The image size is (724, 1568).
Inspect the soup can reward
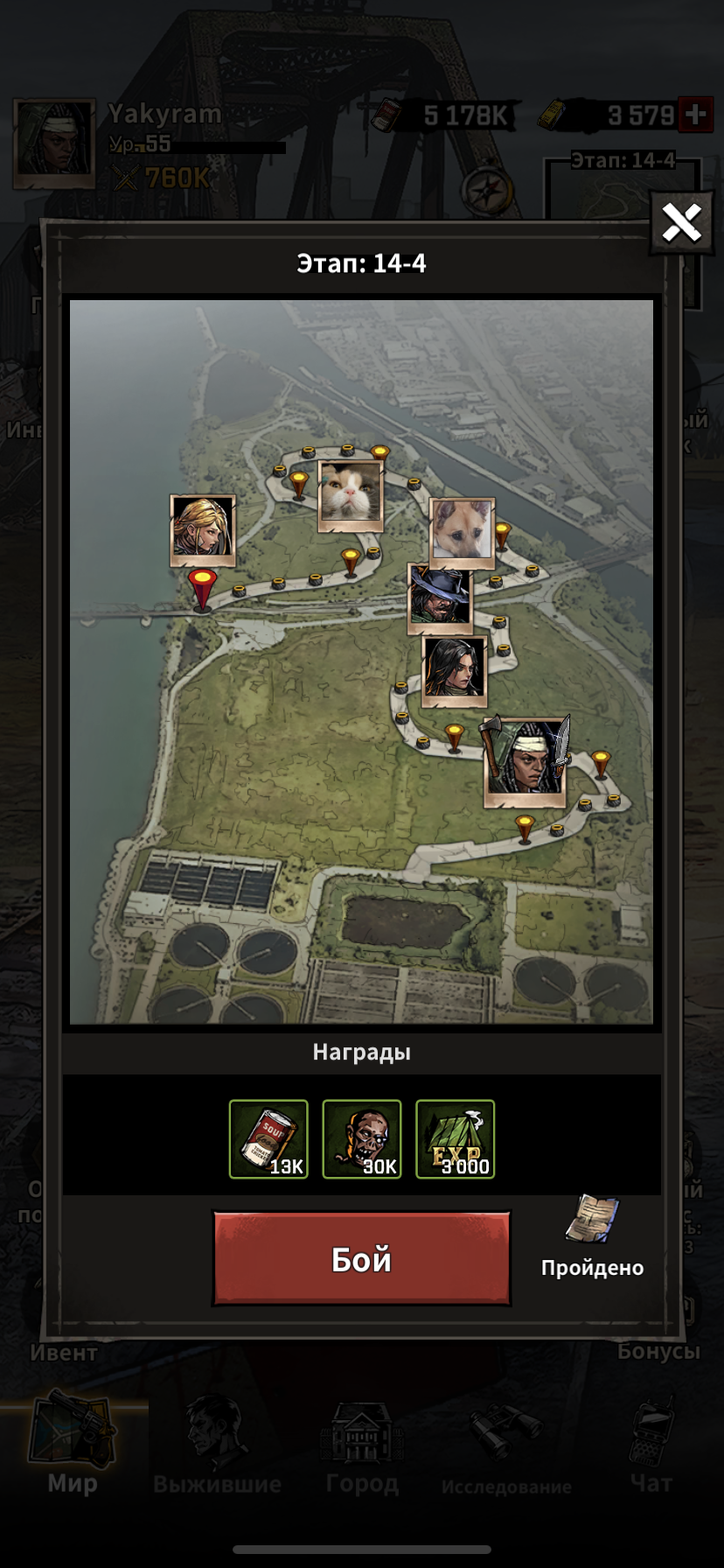(268, 1139)
